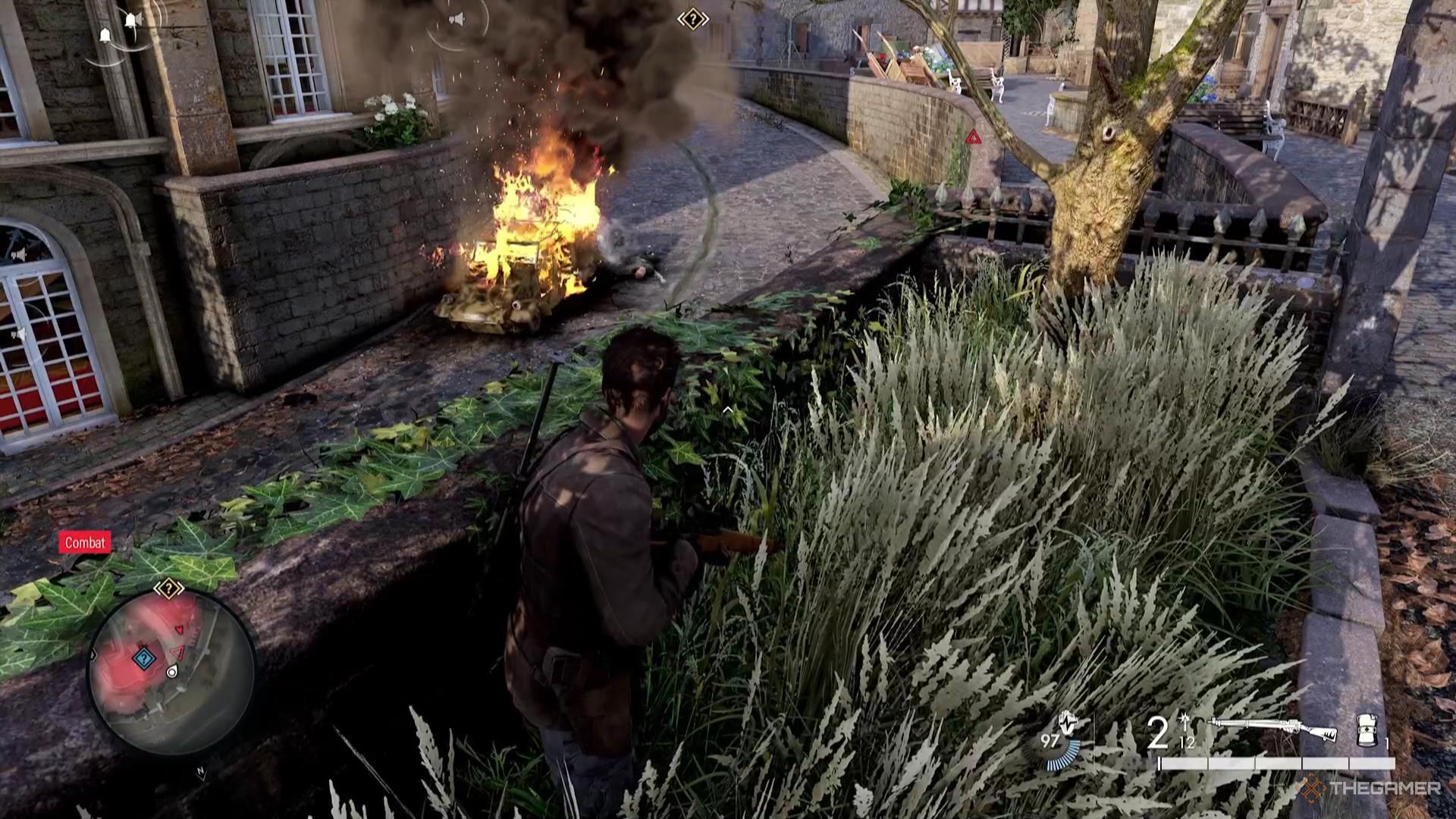This screenshot has width=1456, height=819.
Task: Click the red Combat status label
Action: [85, 542]
